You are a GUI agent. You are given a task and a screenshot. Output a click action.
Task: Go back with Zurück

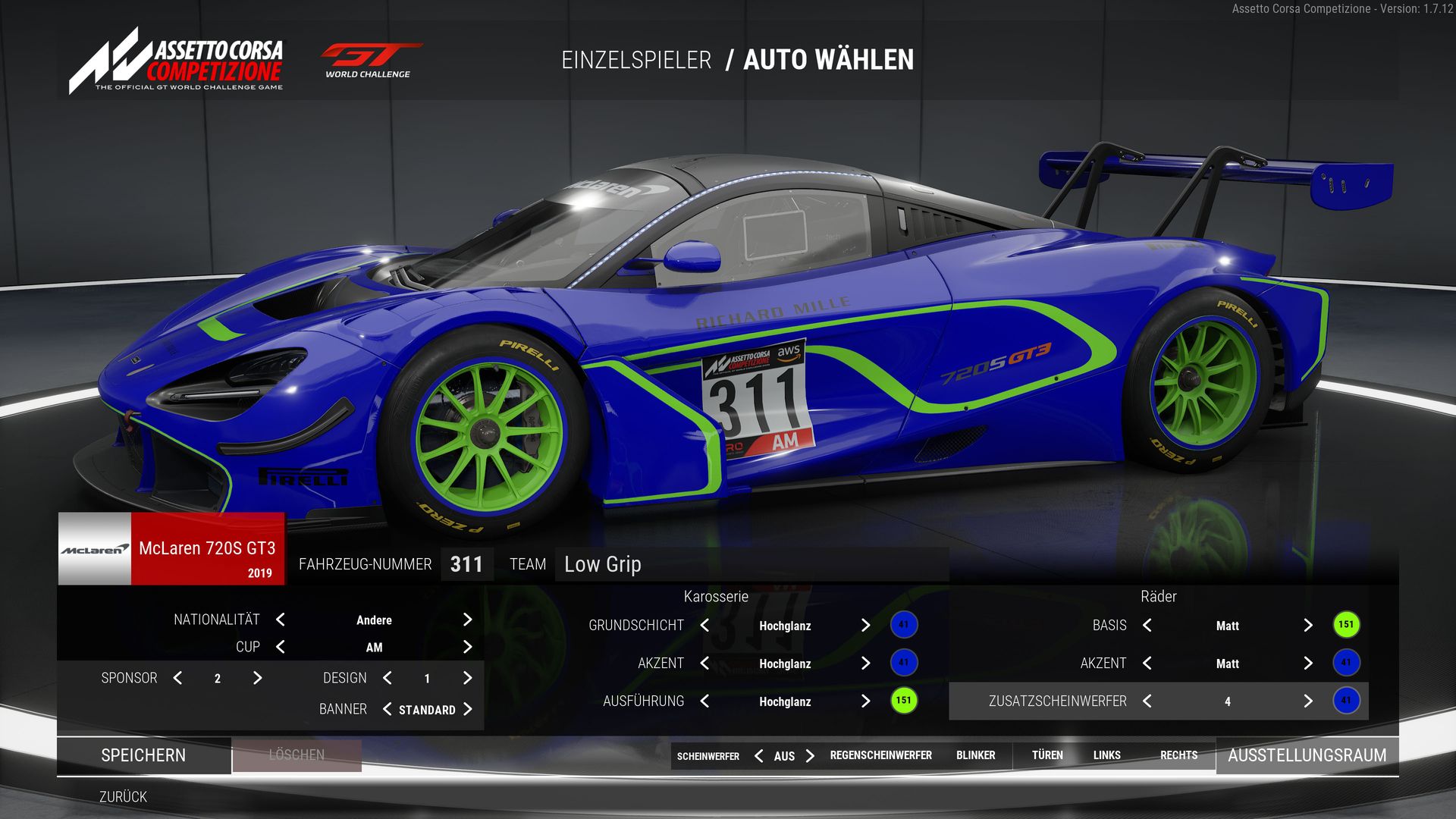[123, 797]
